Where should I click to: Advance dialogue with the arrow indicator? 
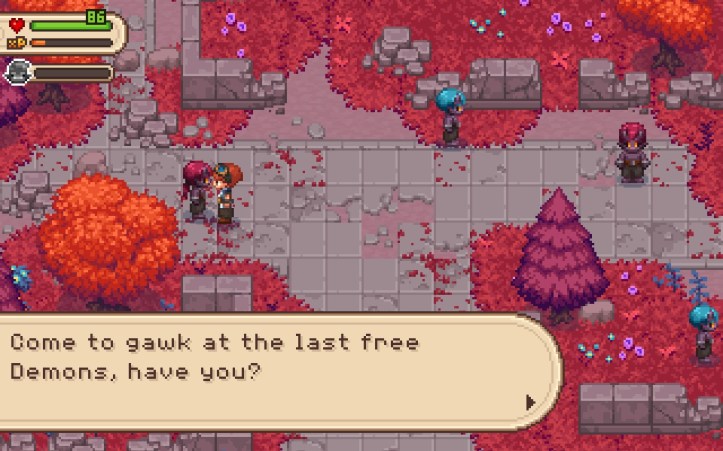tap(530, 402)
